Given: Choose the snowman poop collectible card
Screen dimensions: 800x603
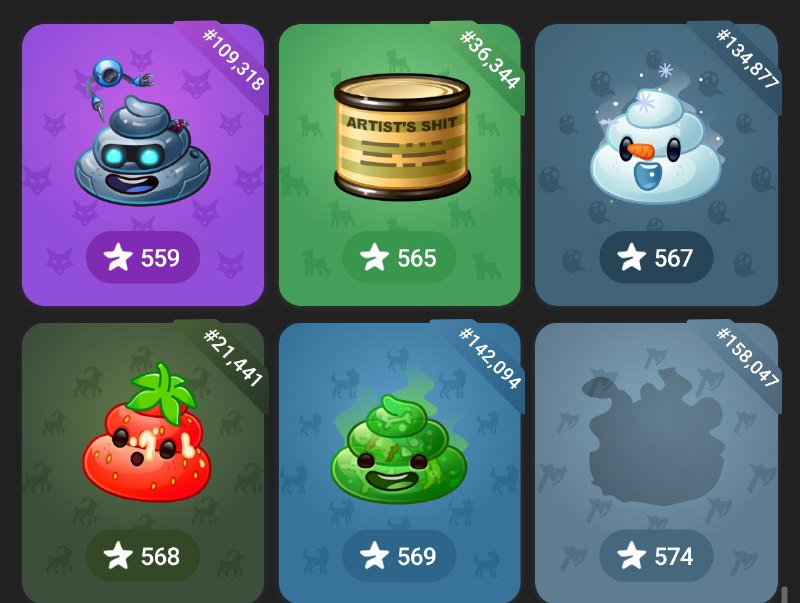Looking at the screenshot, I should 656,140.
